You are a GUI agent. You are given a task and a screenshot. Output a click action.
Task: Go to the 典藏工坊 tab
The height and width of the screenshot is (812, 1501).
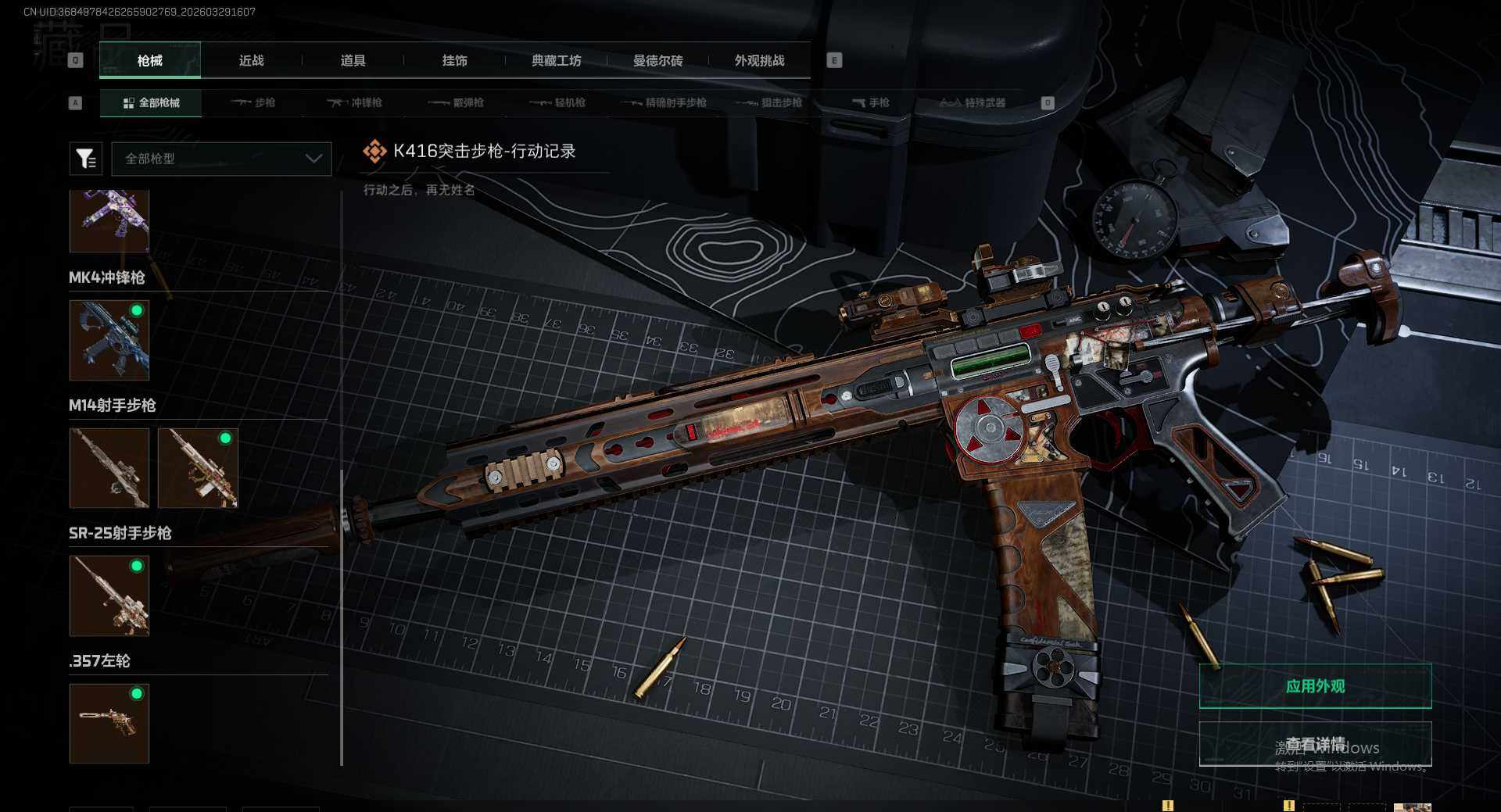(x=556, y=60)
